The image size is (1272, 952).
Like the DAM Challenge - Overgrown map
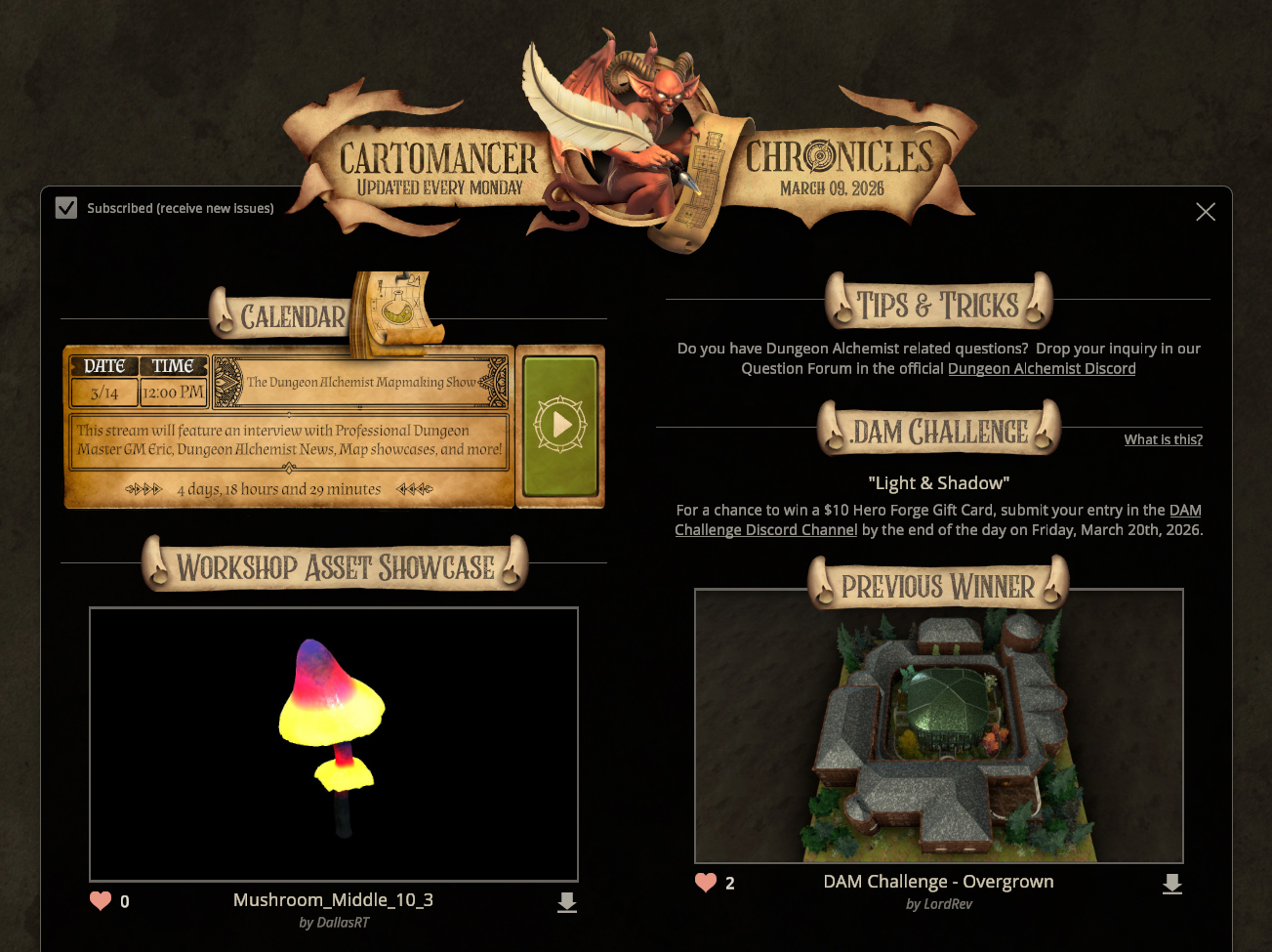pos(706,883)
